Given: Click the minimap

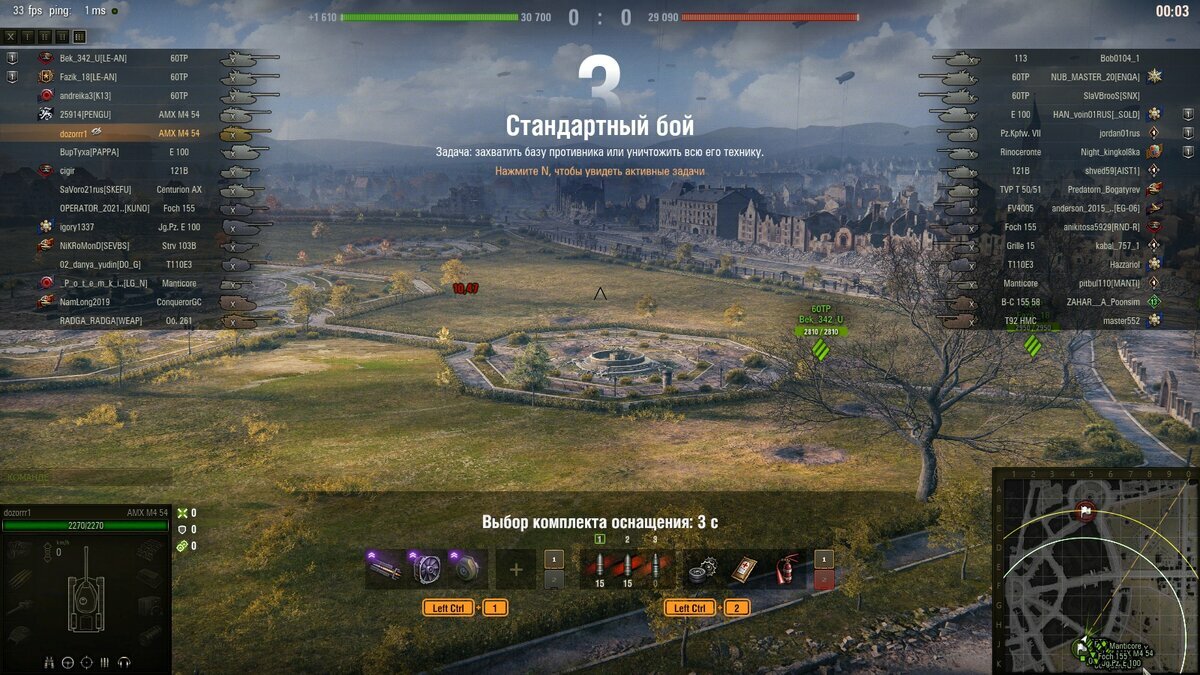Looking at the screenshot, I should 1095,570.
